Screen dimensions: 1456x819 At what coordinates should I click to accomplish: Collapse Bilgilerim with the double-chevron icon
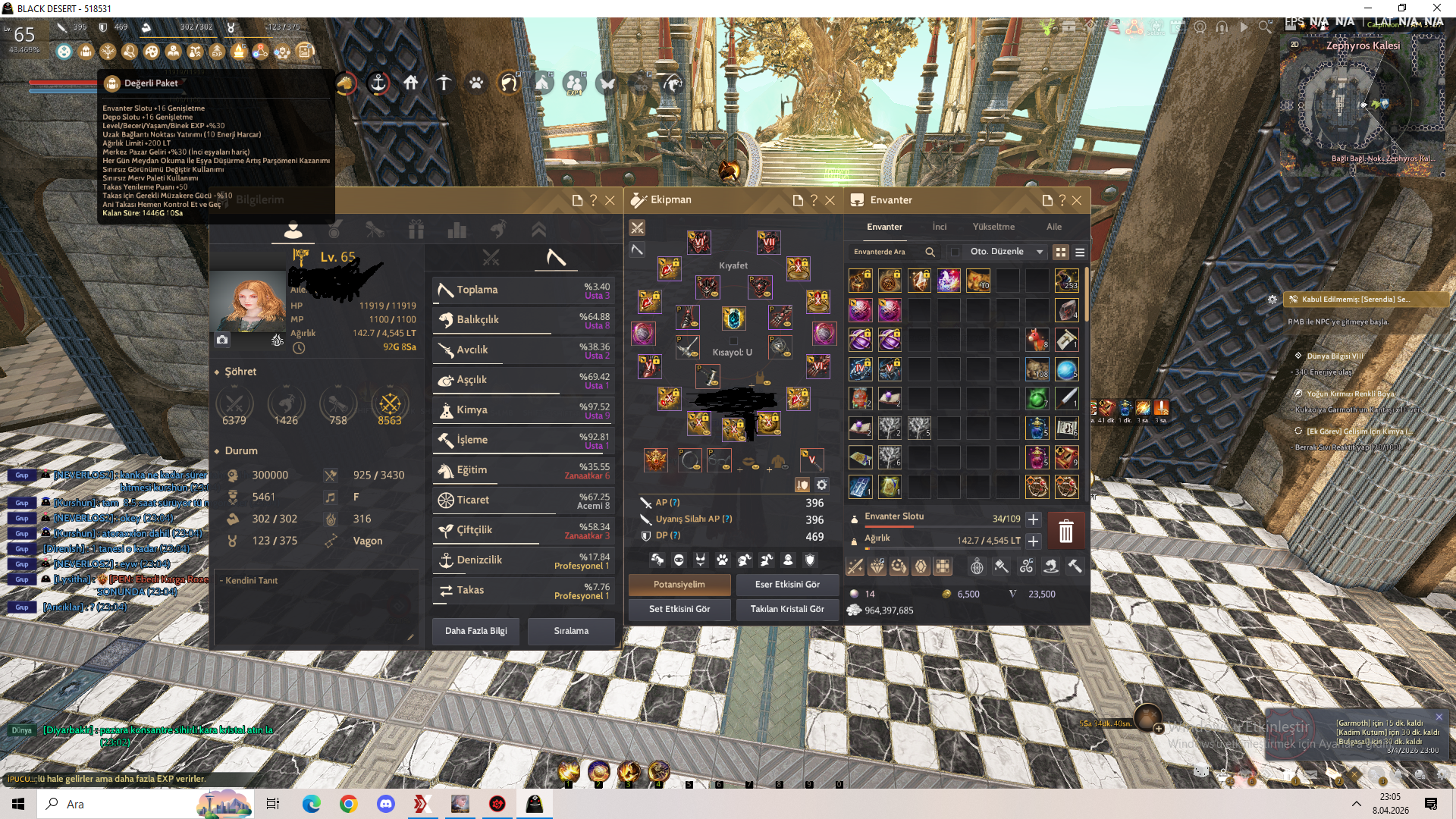pos(539,228)
